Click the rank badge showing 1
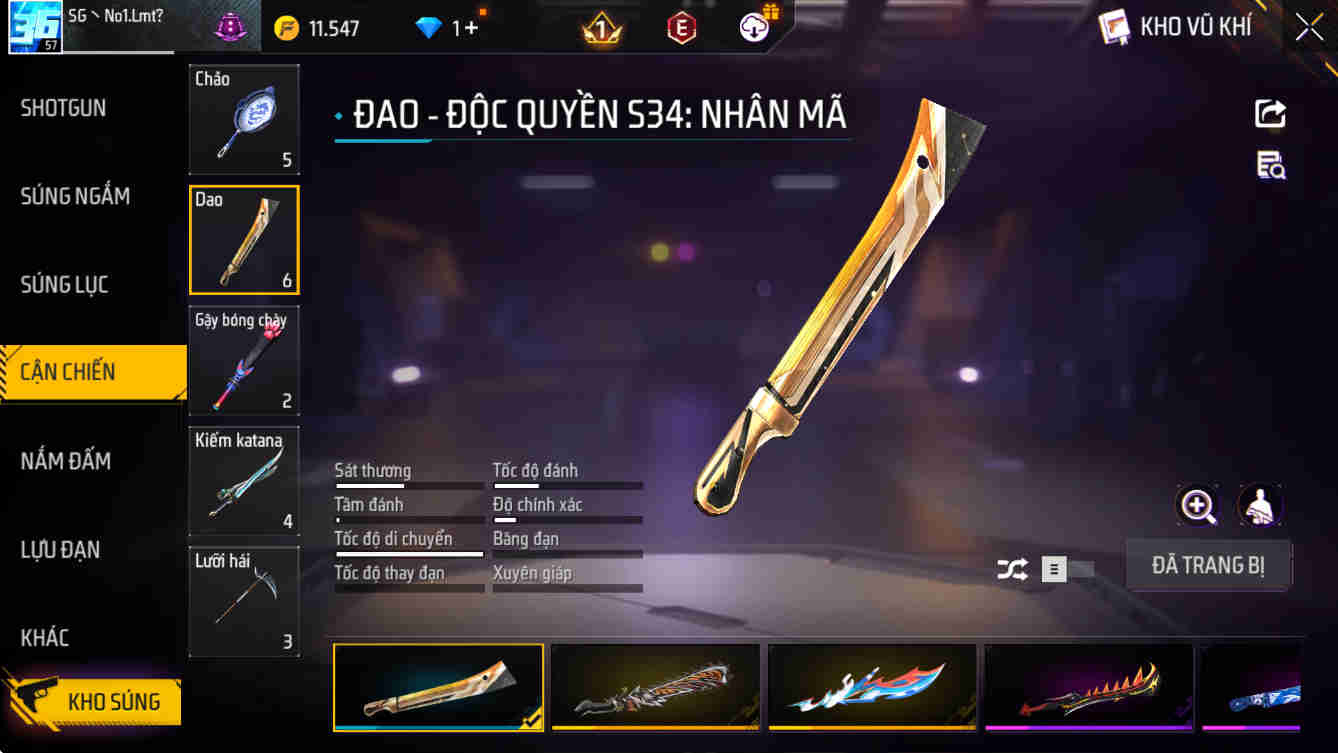Viewport: 1338px width, 753px height. 601,27
